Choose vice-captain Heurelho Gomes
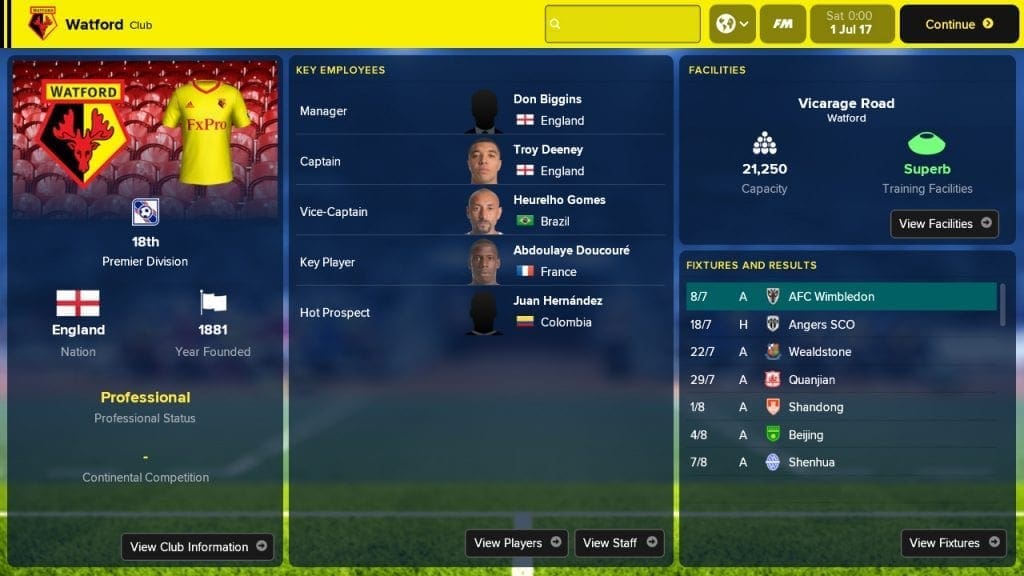This screenshot has width=1024, height=576. 559,199
